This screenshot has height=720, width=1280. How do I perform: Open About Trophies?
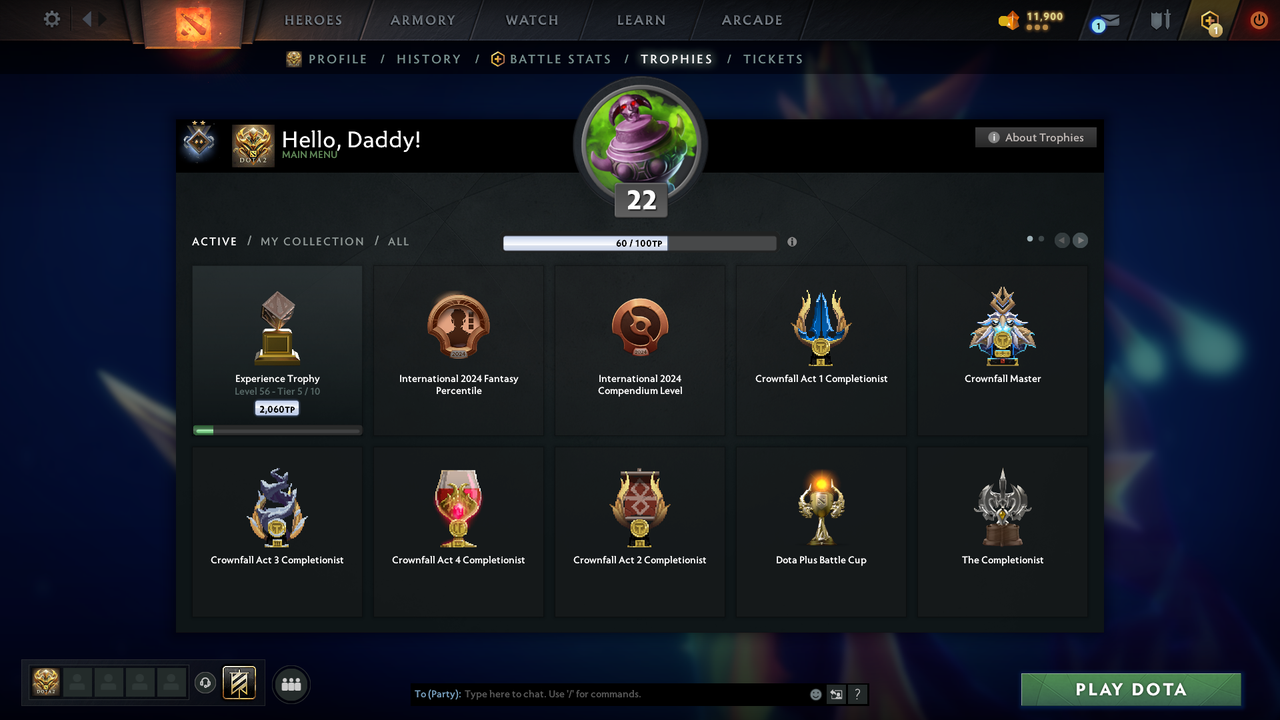(1035, 137)
